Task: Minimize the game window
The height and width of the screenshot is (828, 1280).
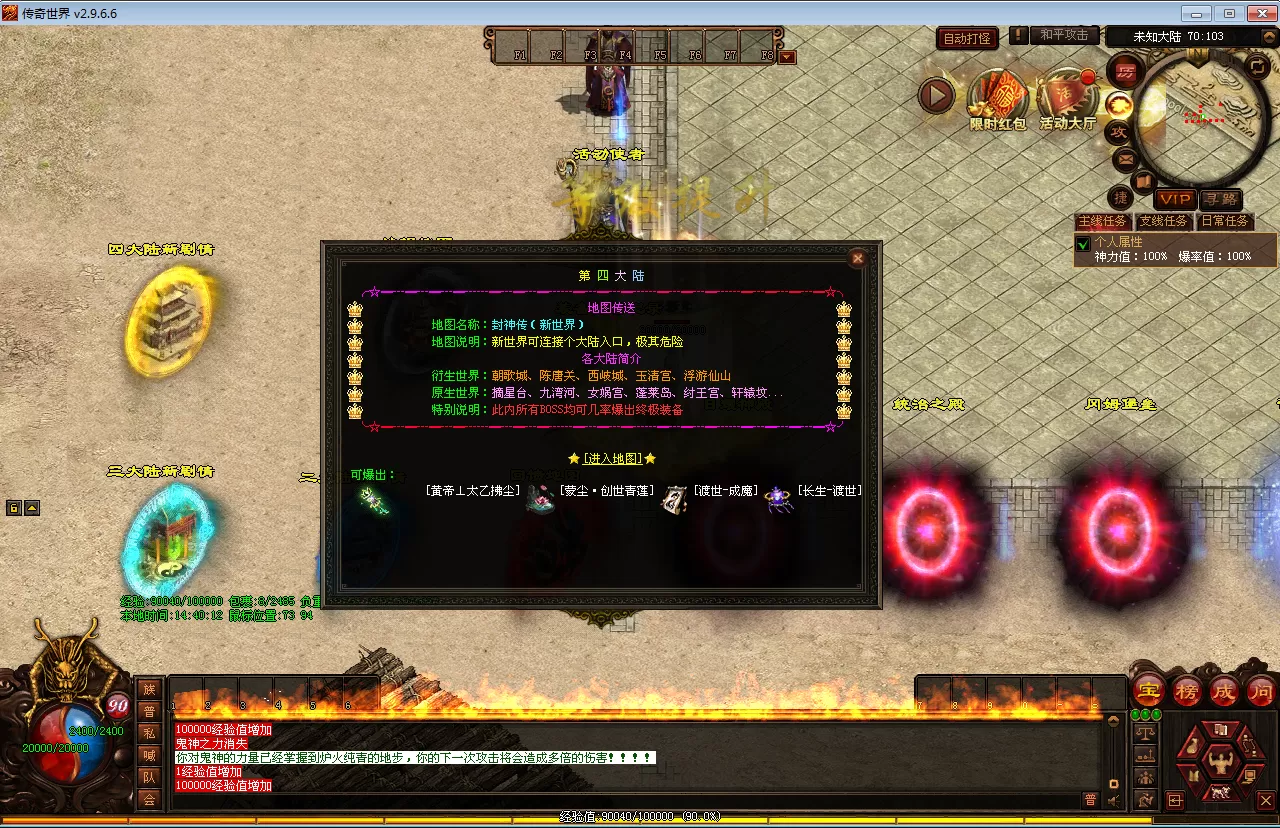Action: click(x=1196, y=13)
